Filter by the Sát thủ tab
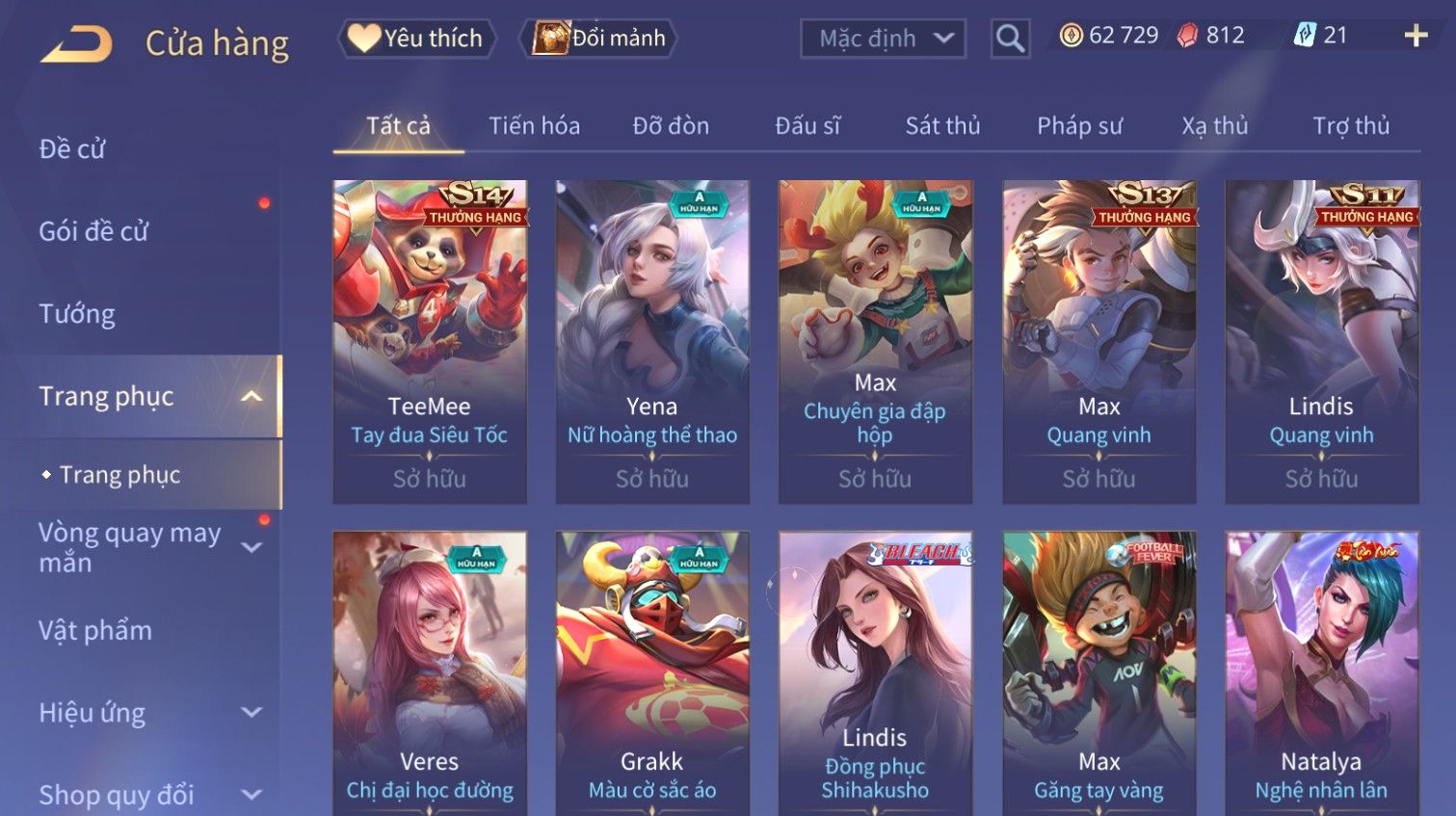The height and width of the screenshot is (816, 1456). pos(942,126)
